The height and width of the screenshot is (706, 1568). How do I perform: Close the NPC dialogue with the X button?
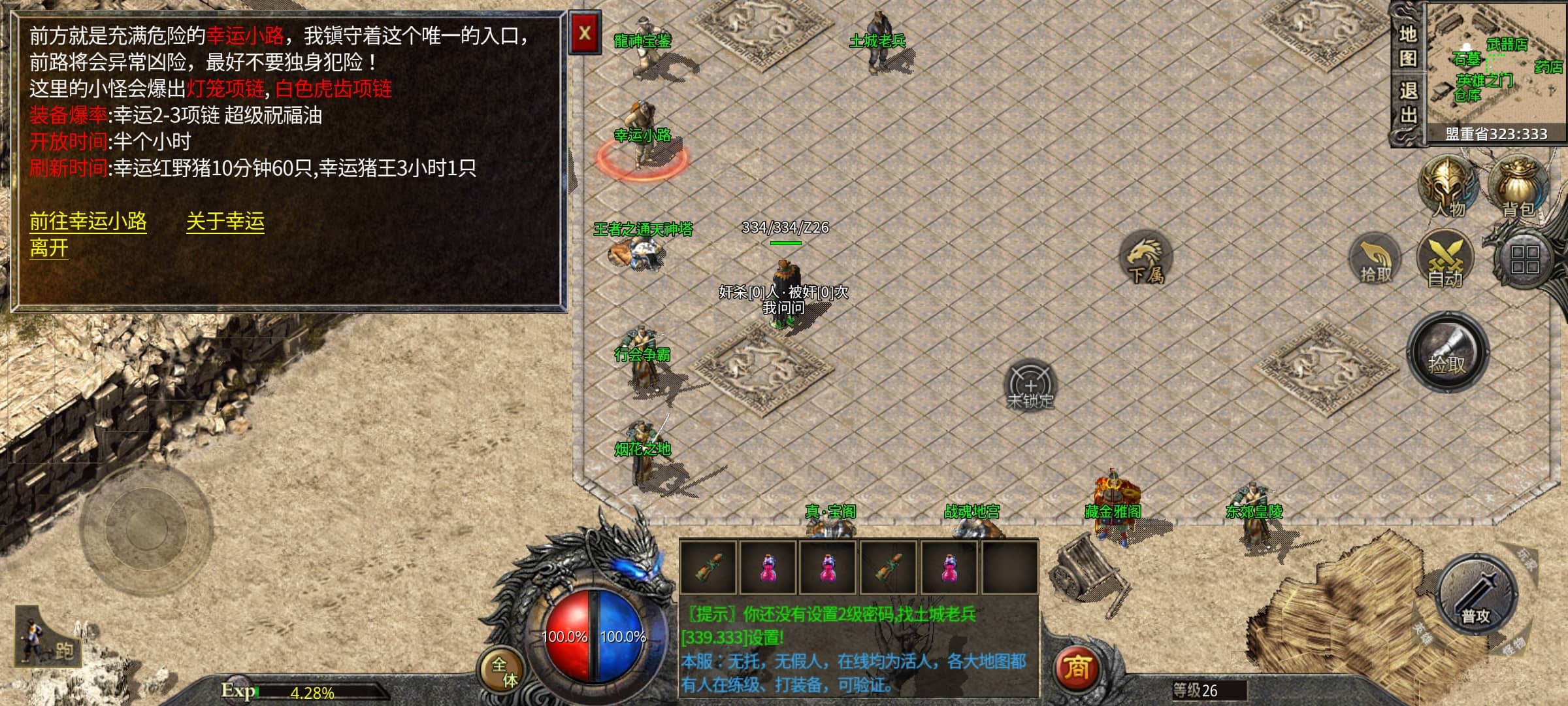[585, 33]
